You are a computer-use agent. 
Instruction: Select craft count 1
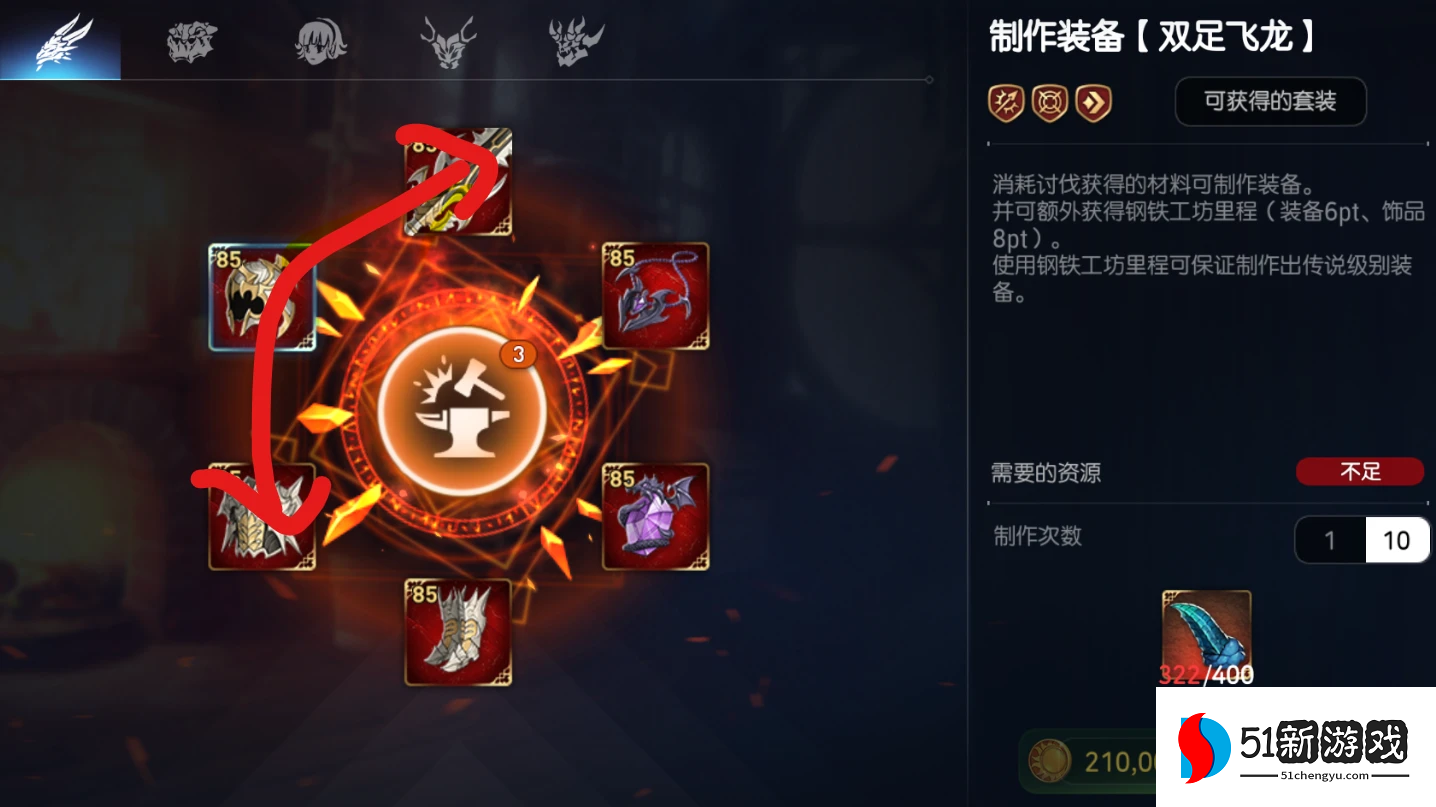click(x=1330, y=539)
